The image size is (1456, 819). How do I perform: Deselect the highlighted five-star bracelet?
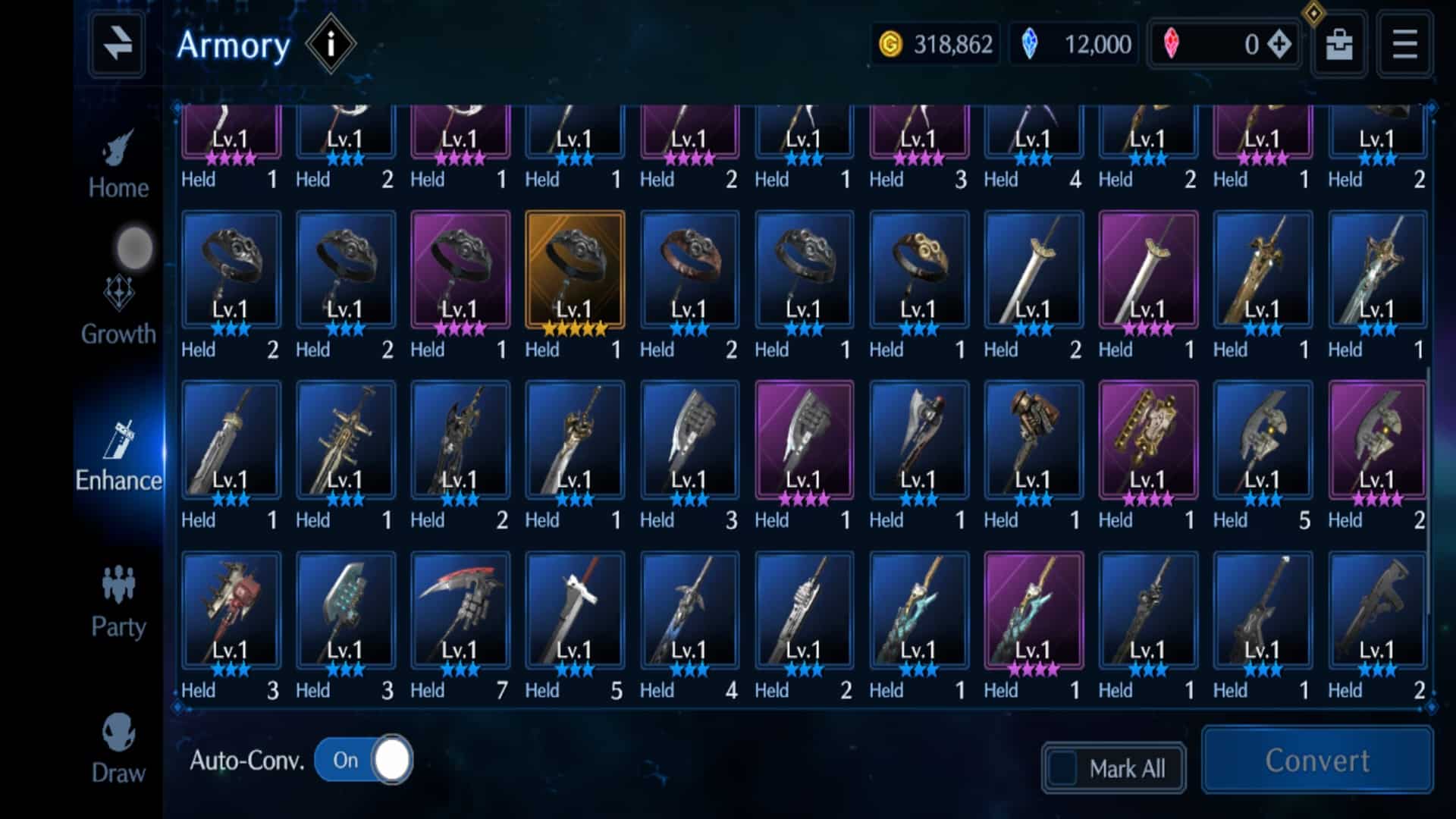pyautogui.click(x=575, y=273)
